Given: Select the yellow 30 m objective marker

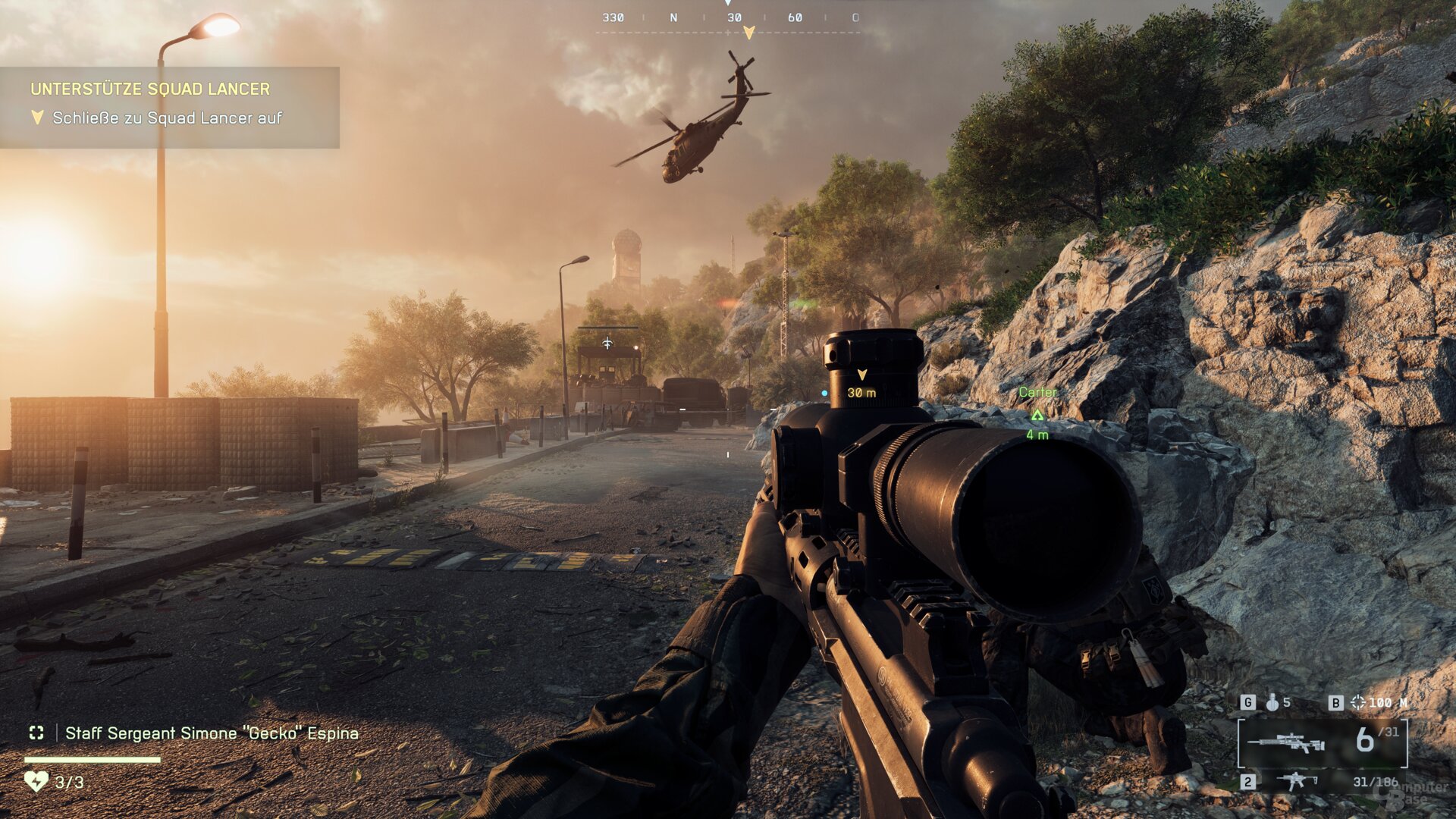Looking at the screenshot, I should (861, 375).
